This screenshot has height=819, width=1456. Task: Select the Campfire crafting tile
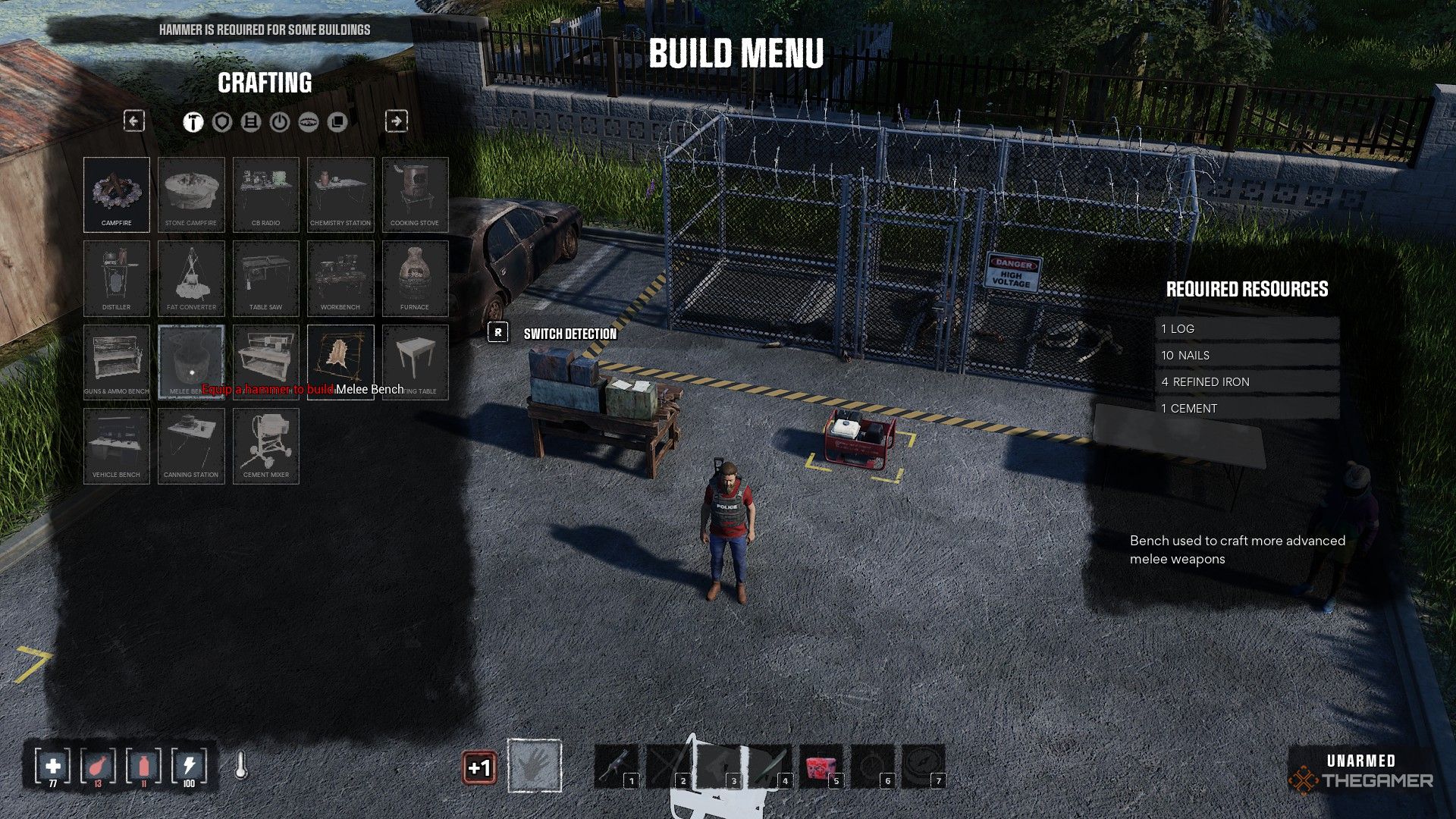pyautogui.click(x=117, y=194)
